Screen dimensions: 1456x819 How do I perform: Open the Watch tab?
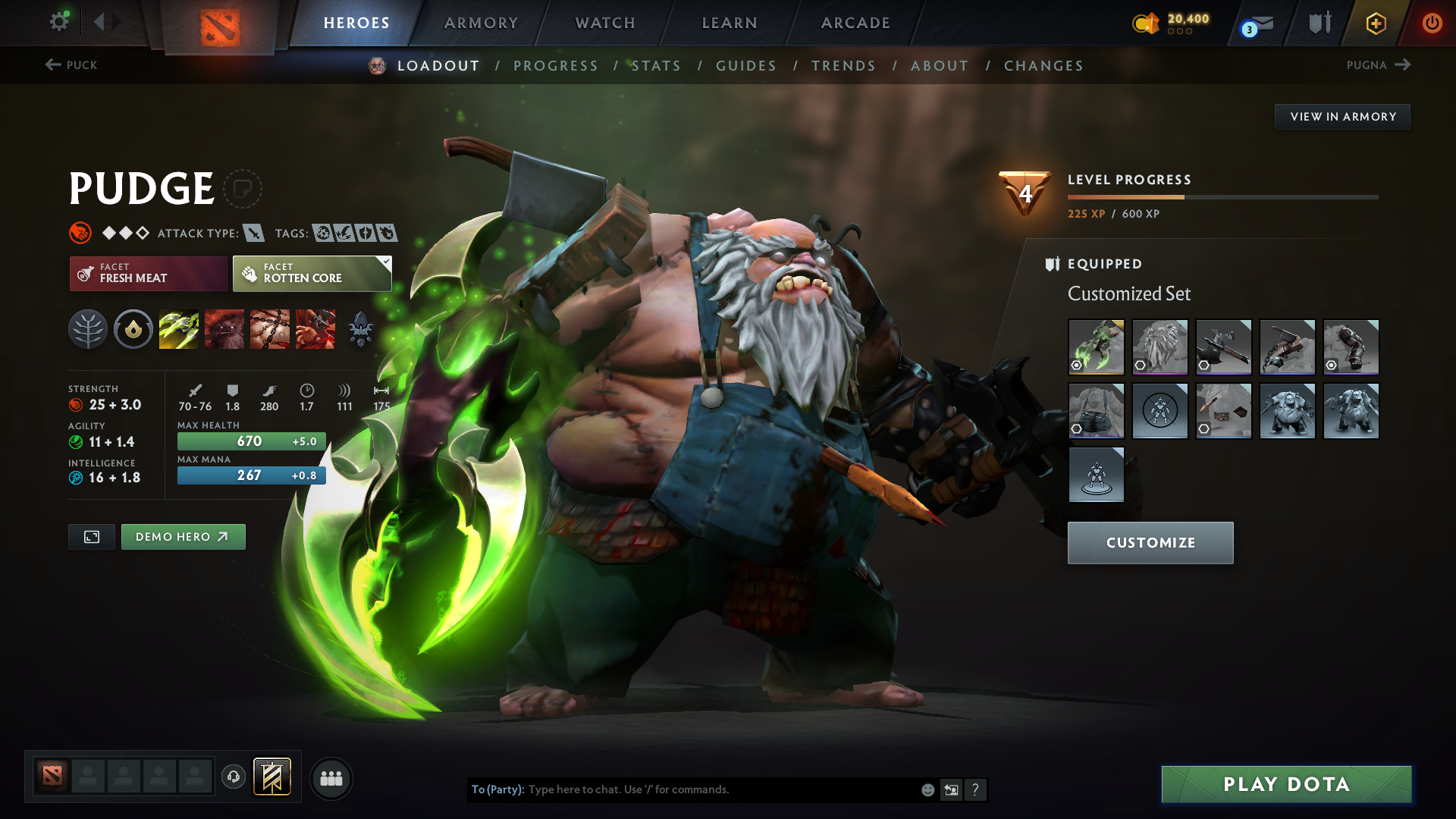(605, 23)
